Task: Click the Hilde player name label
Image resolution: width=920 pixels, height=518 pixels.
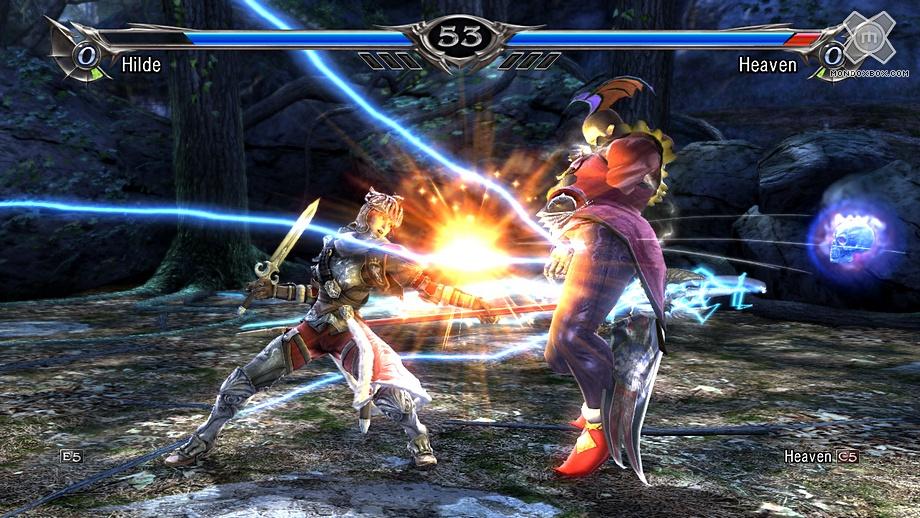Action: [141, 66]
